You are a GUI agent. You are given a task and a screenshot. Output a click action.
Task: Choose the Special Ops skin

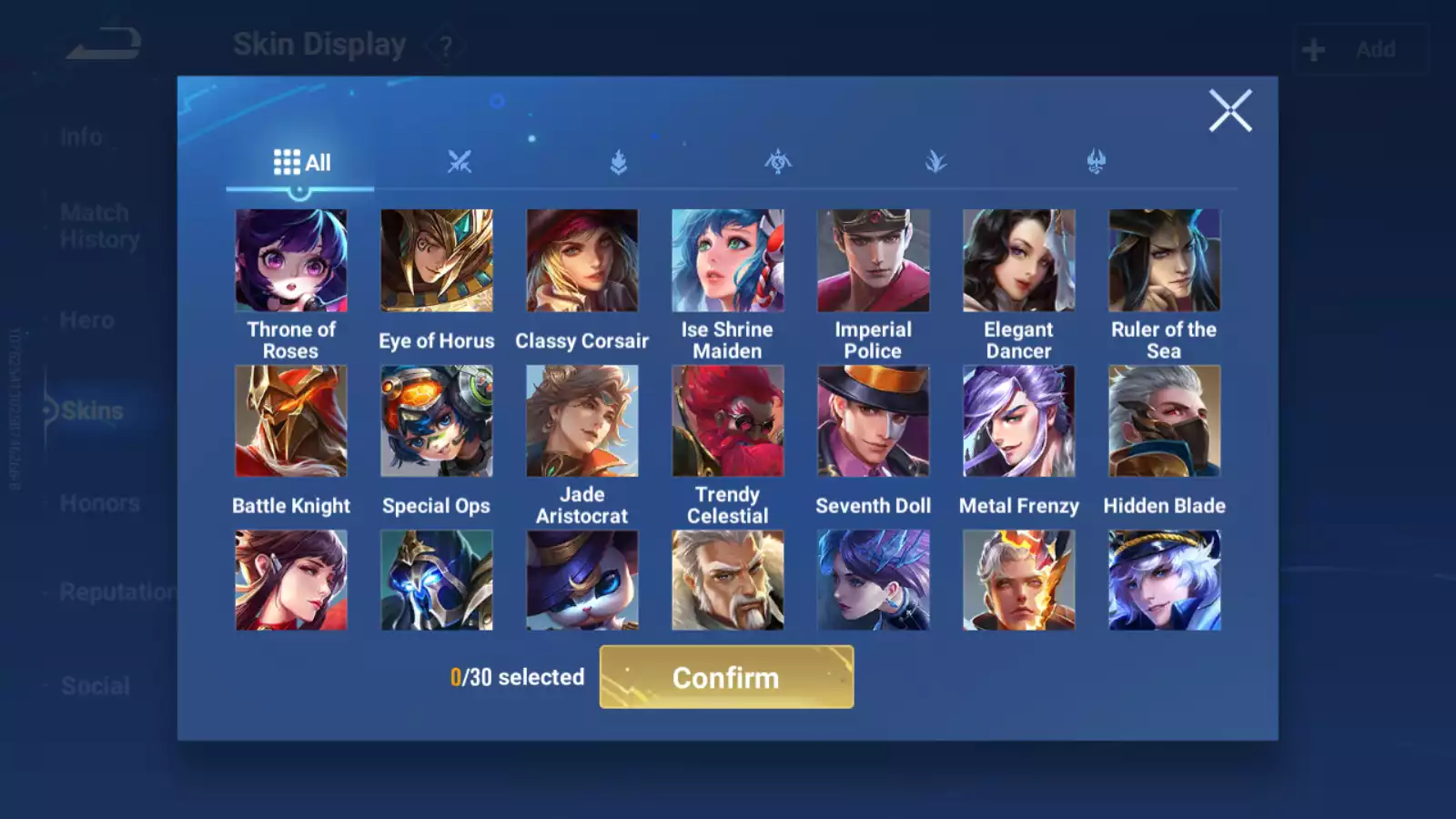tap(437, 421)
